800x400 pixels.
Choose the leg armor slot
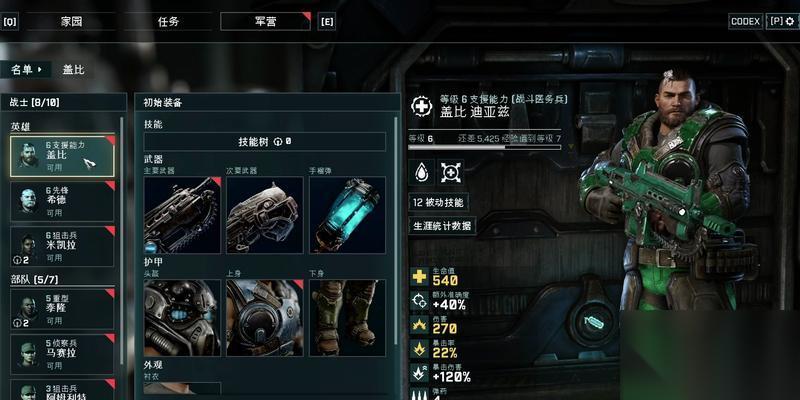click(347, 317)
